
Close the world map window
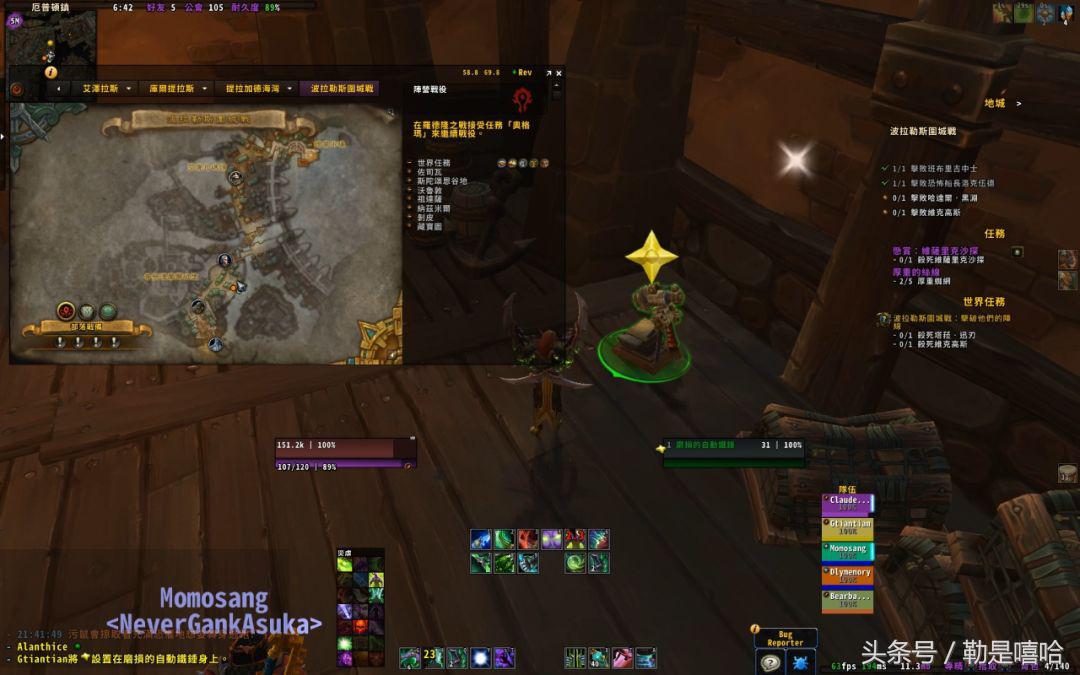(x=558, y=73)
